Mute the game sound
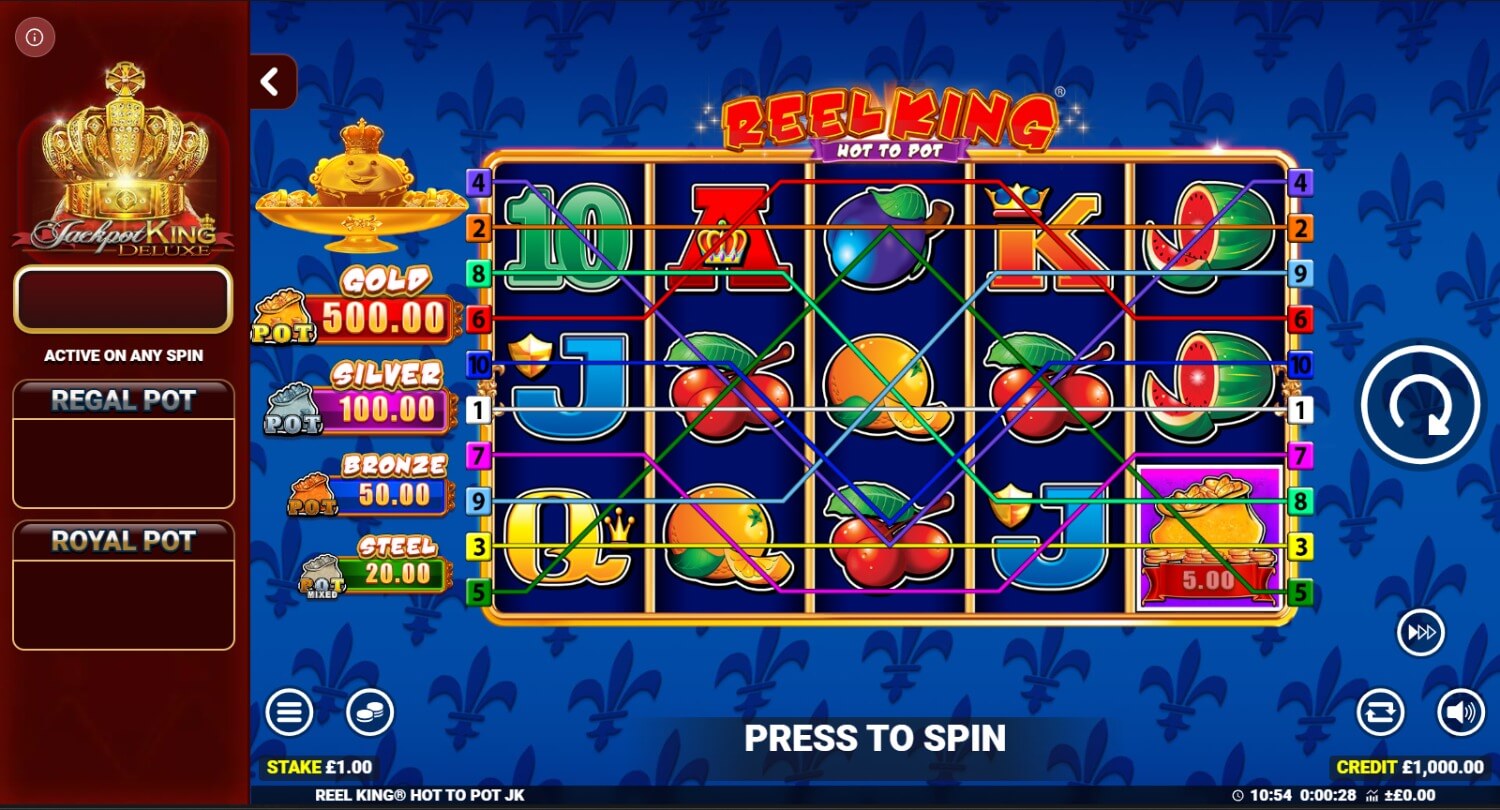The height and width of the screenshot is (810, 1500). tap(1461, 713)
